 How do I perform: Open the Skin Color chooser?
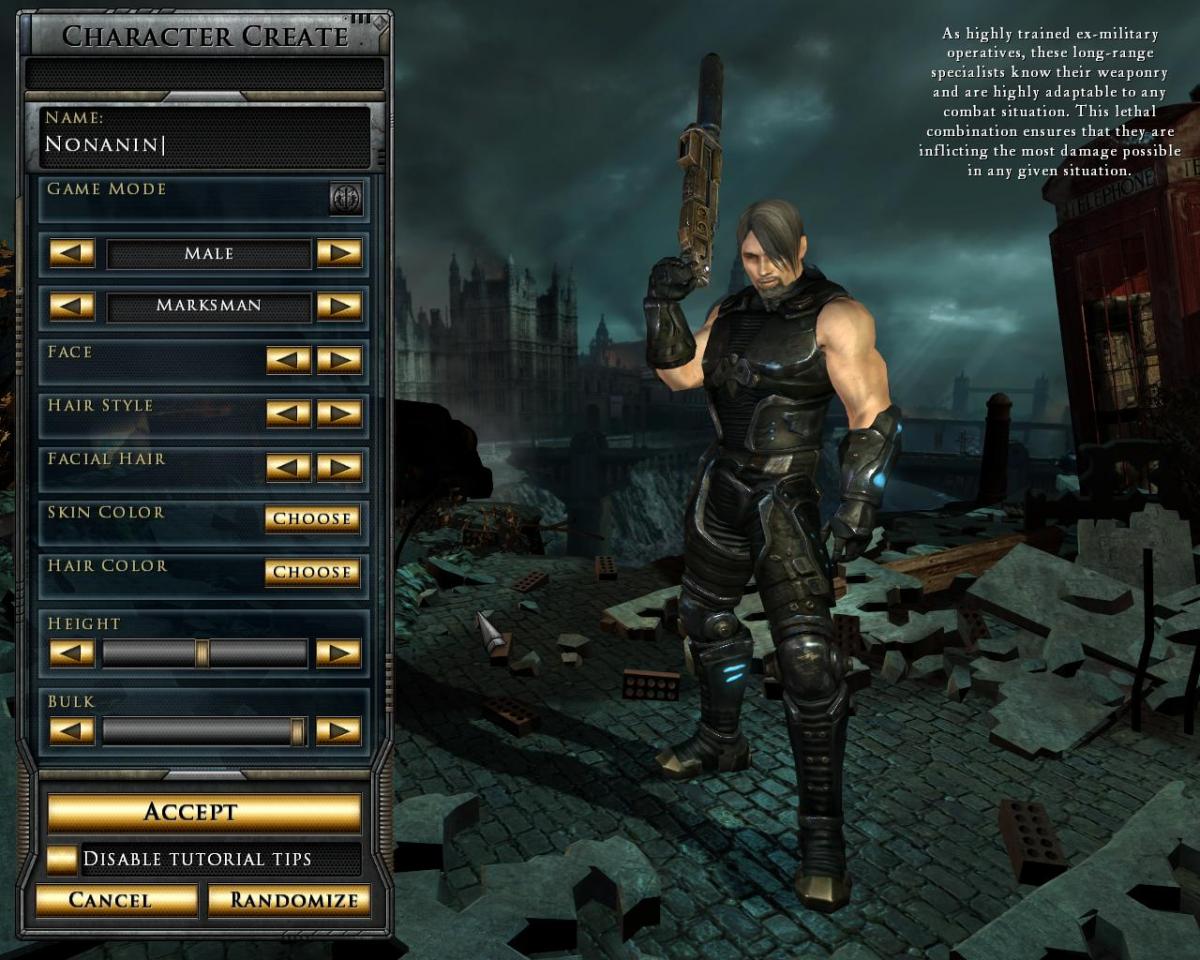312,519
